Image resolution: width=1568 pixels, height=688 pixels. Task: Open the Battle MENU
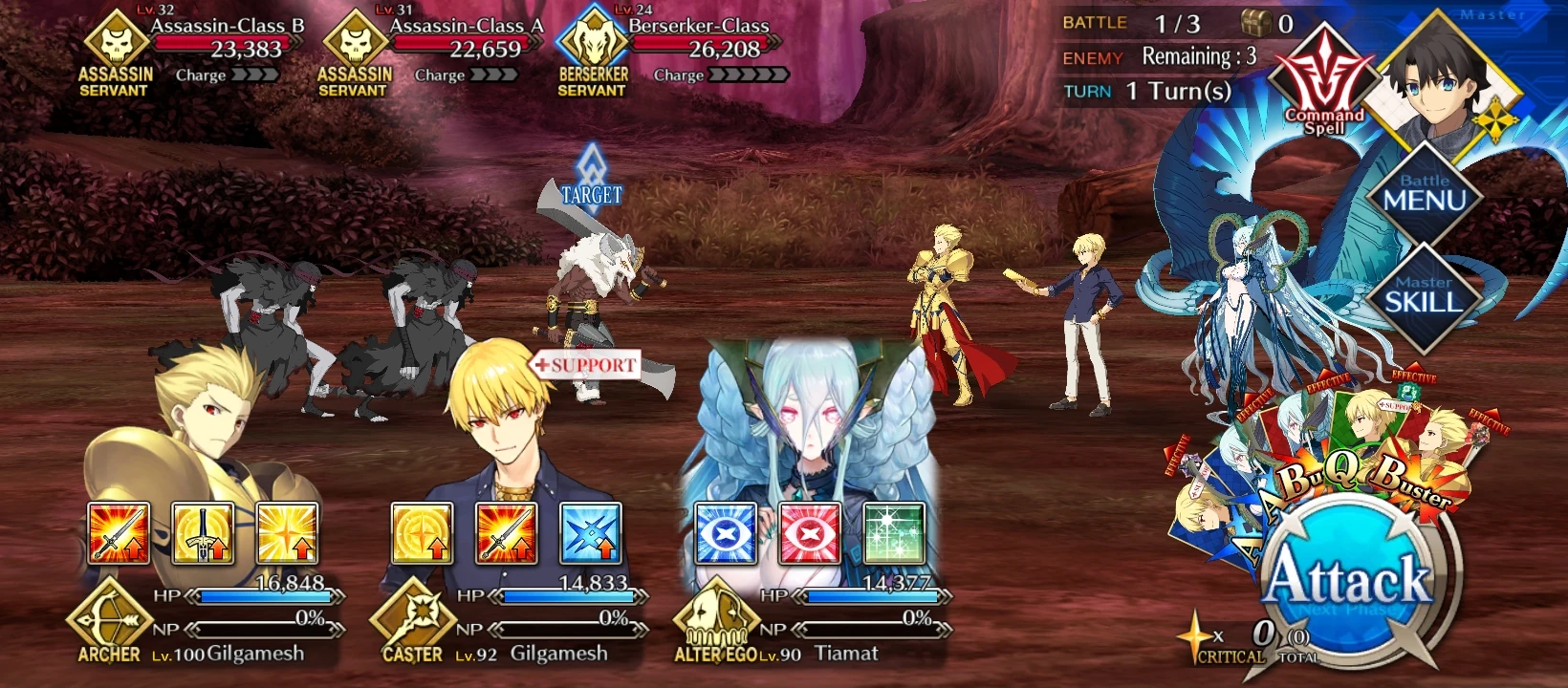pyautogui.click(x=1428, y=196)
